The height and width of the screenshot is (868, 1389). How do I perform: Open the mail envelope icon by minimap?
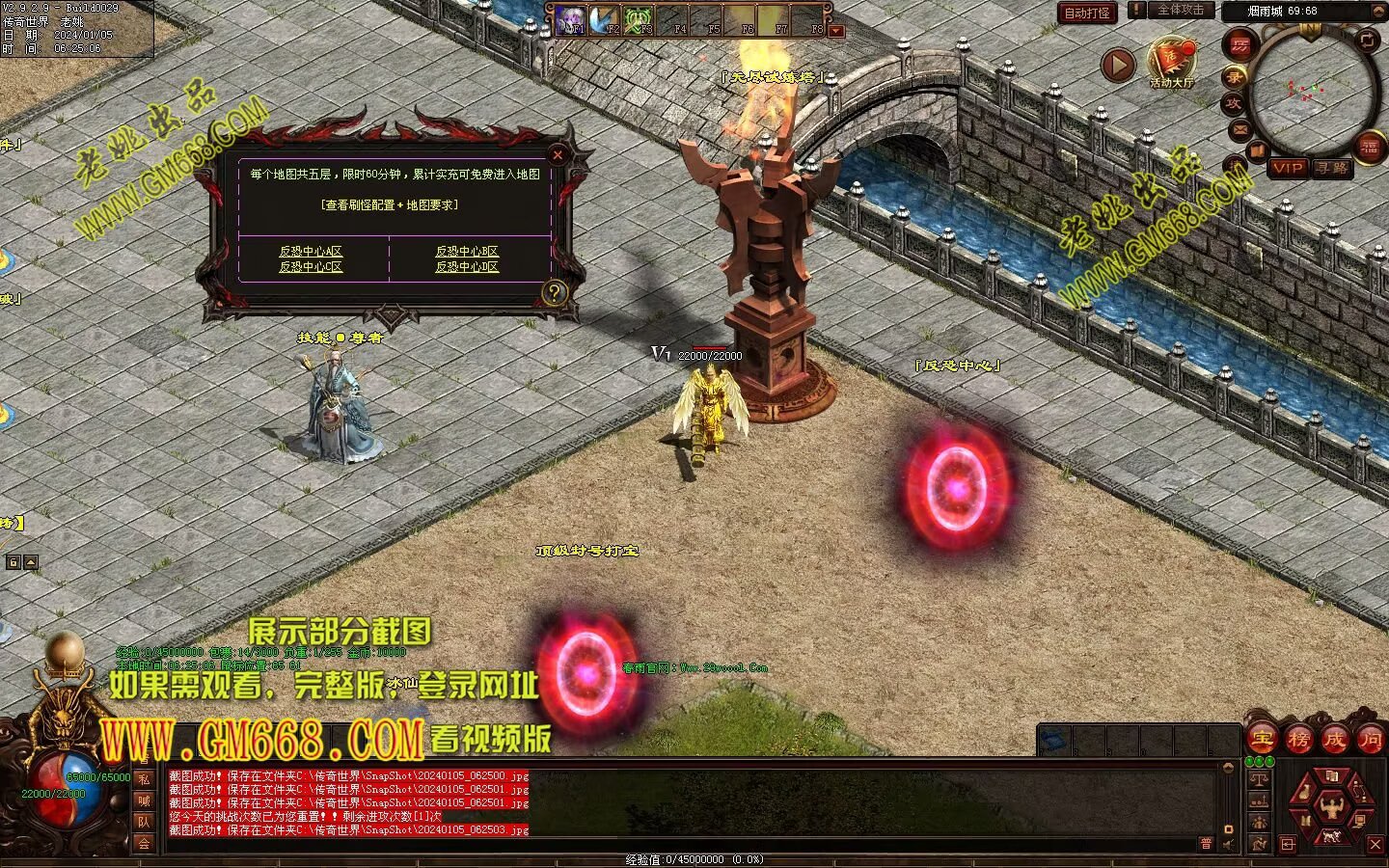[x=1239, y=129]
